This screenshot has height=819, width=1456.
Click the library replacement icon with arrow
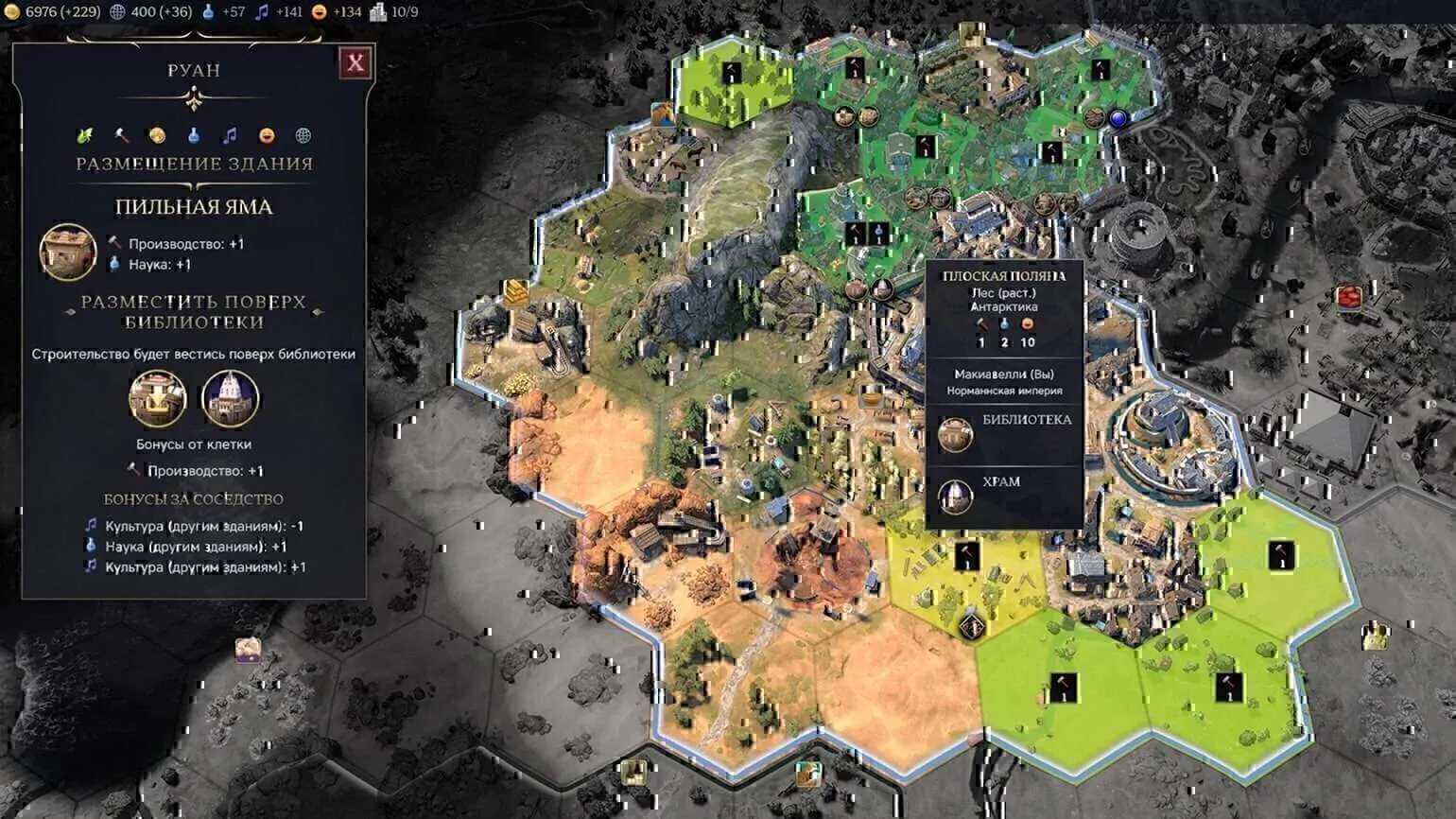(158, 398)
